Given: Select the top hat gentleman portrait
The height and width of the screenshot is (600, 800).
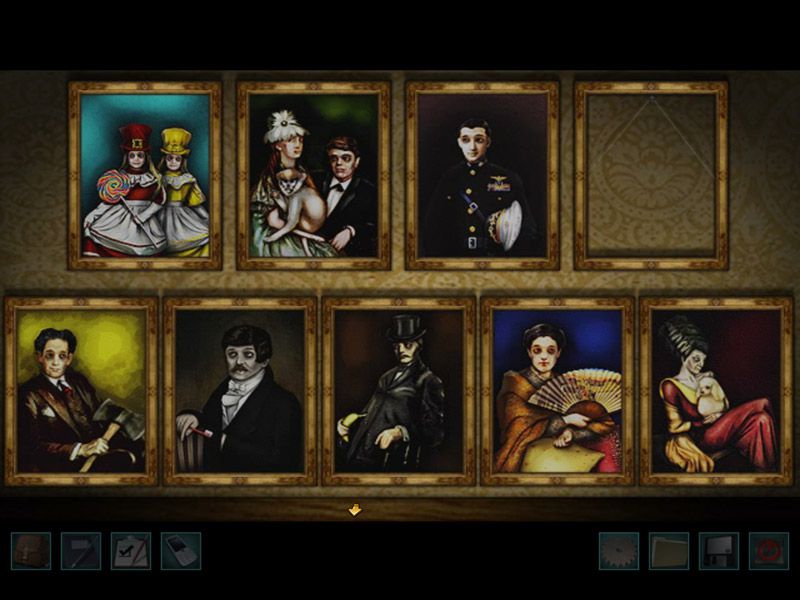Looking at the screenshot, I should [398, 391].
